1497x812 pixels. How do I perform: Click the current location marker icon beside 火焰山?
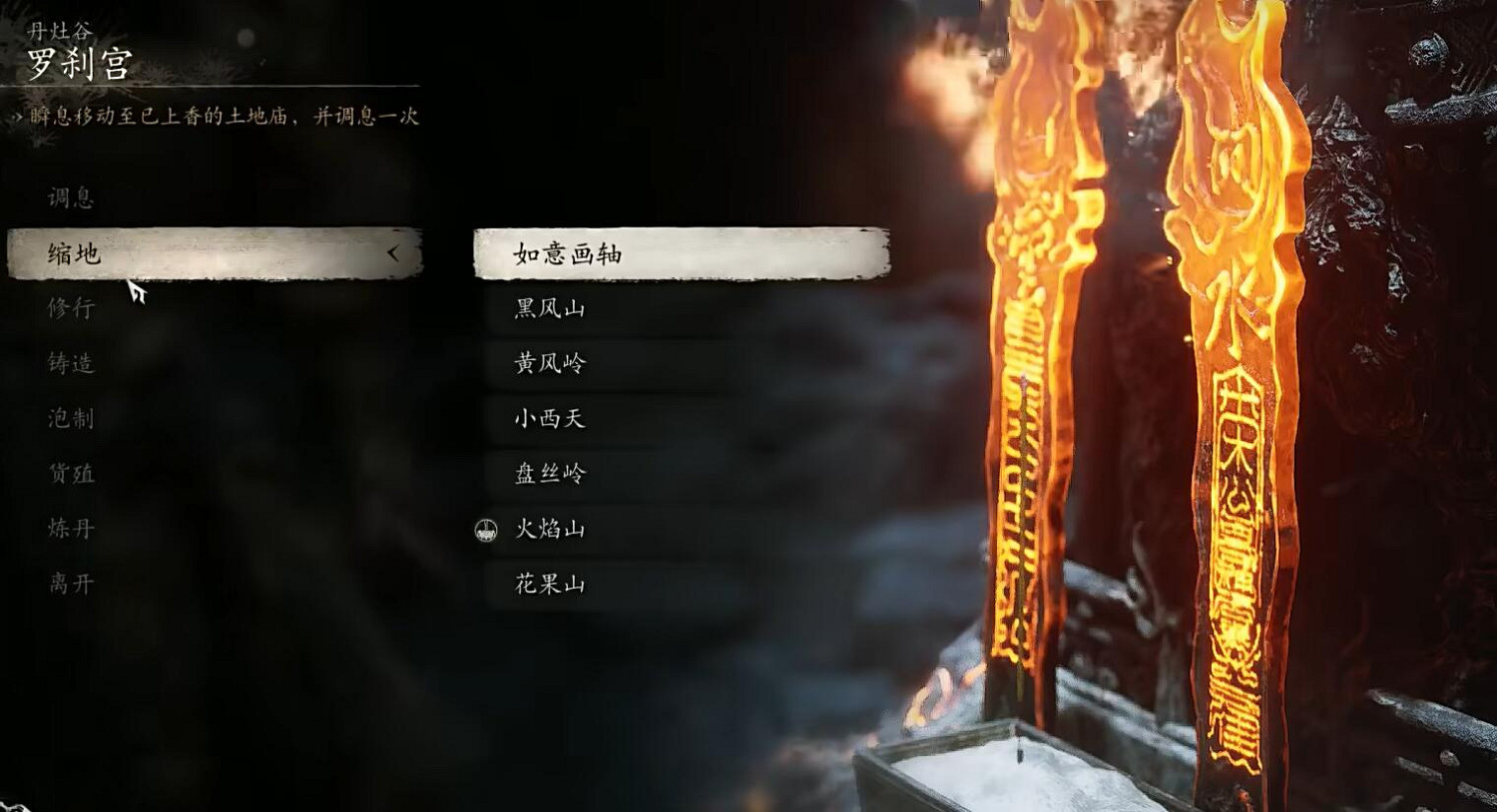tap(486, 530)
